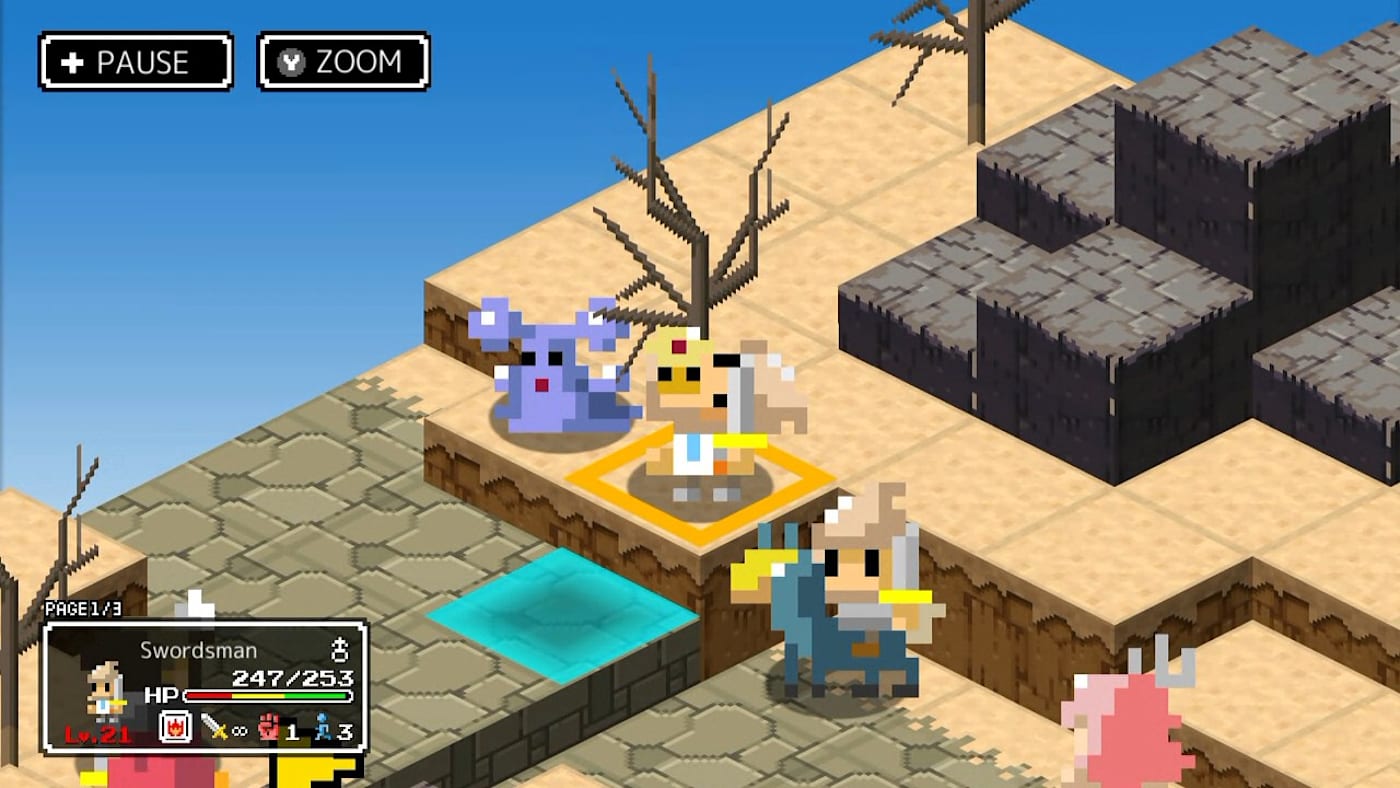Open the pause menu via PAUSE button
This screenshot has width=1400, height=788.
click(135, 62)
